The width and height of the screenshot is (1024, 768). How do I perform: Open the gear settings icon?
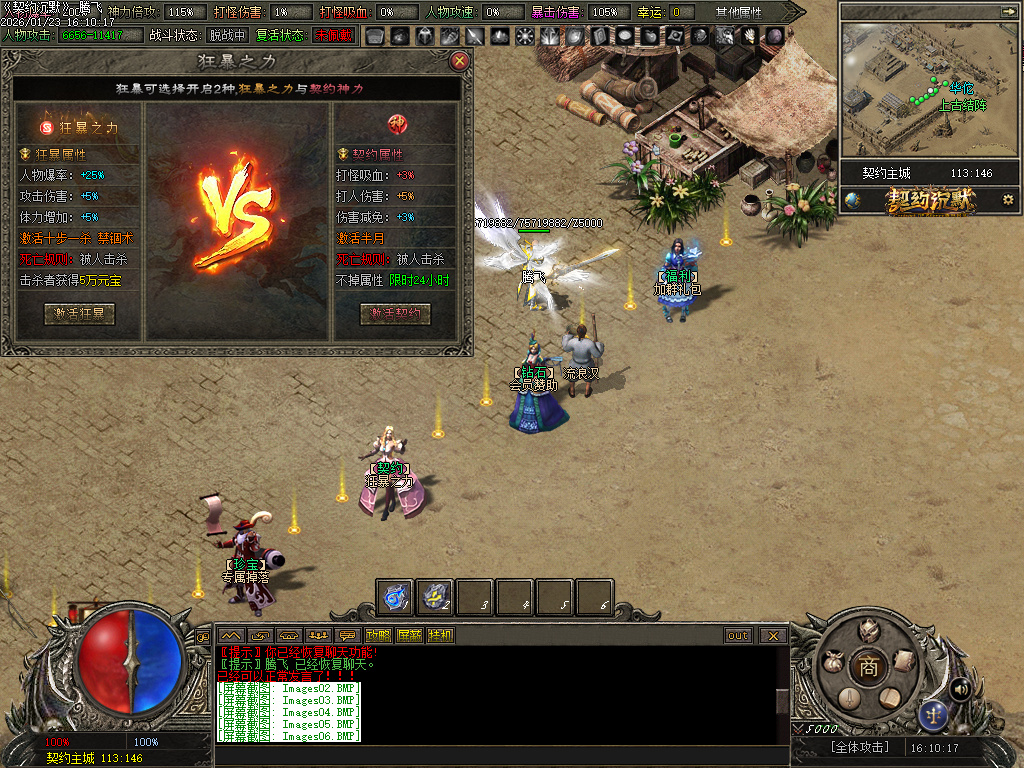tap(1008, 200)
